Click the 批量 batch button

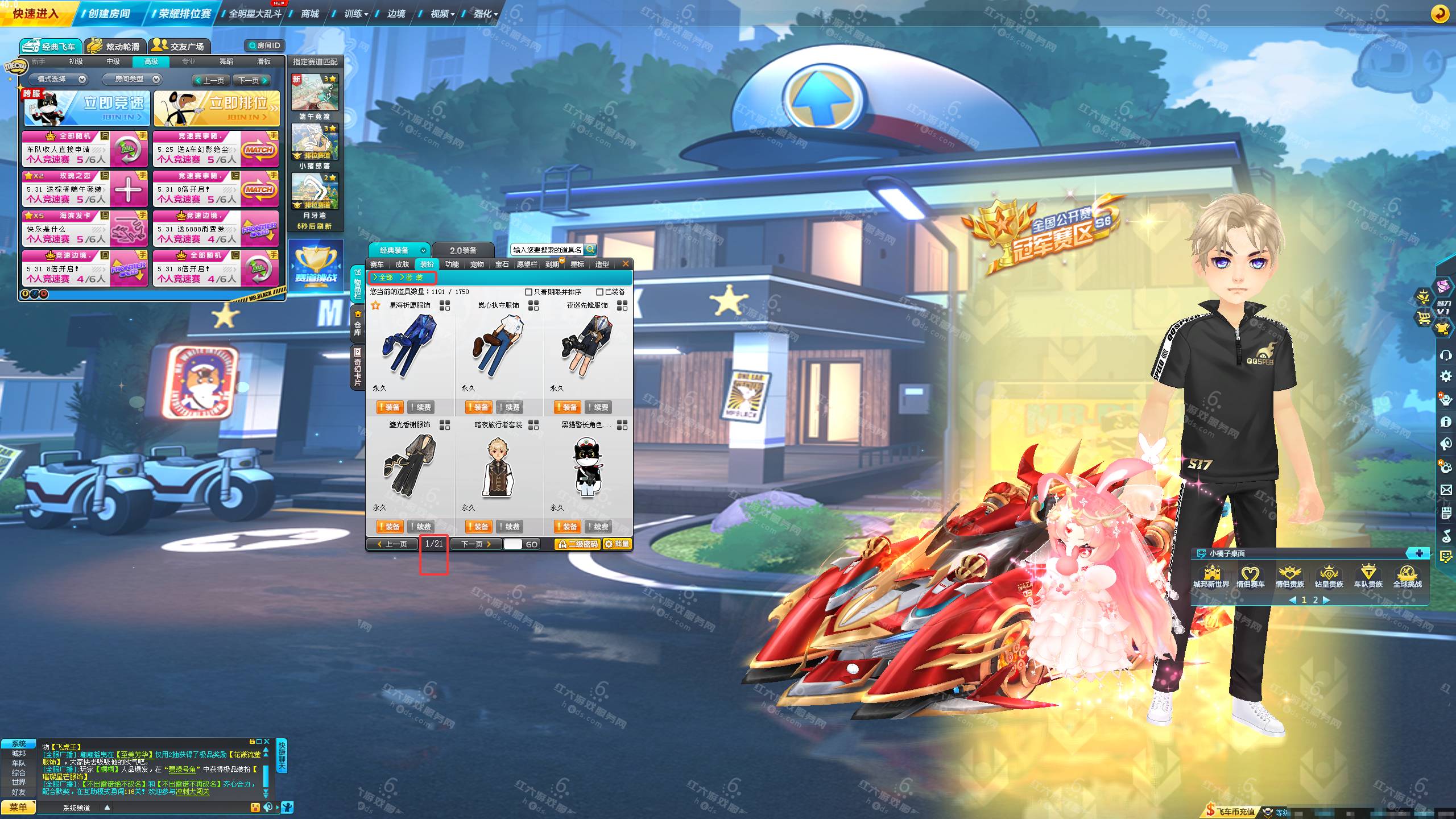pos(617,544)
